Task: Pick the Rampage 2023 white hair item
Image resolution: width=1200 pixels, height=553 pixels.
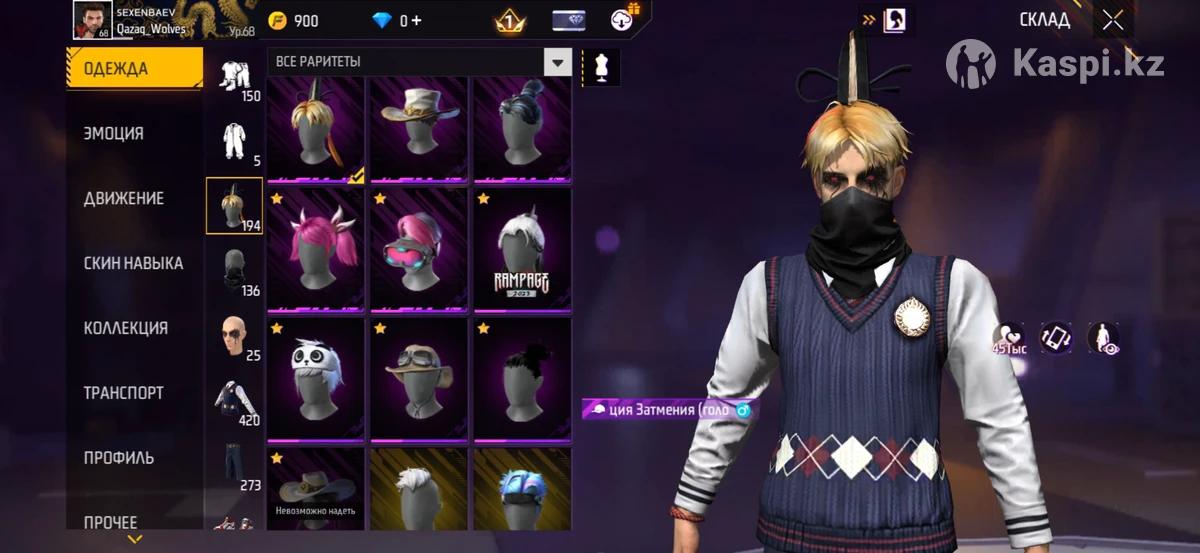Action: pyautogui.click(x=522, y=248)
